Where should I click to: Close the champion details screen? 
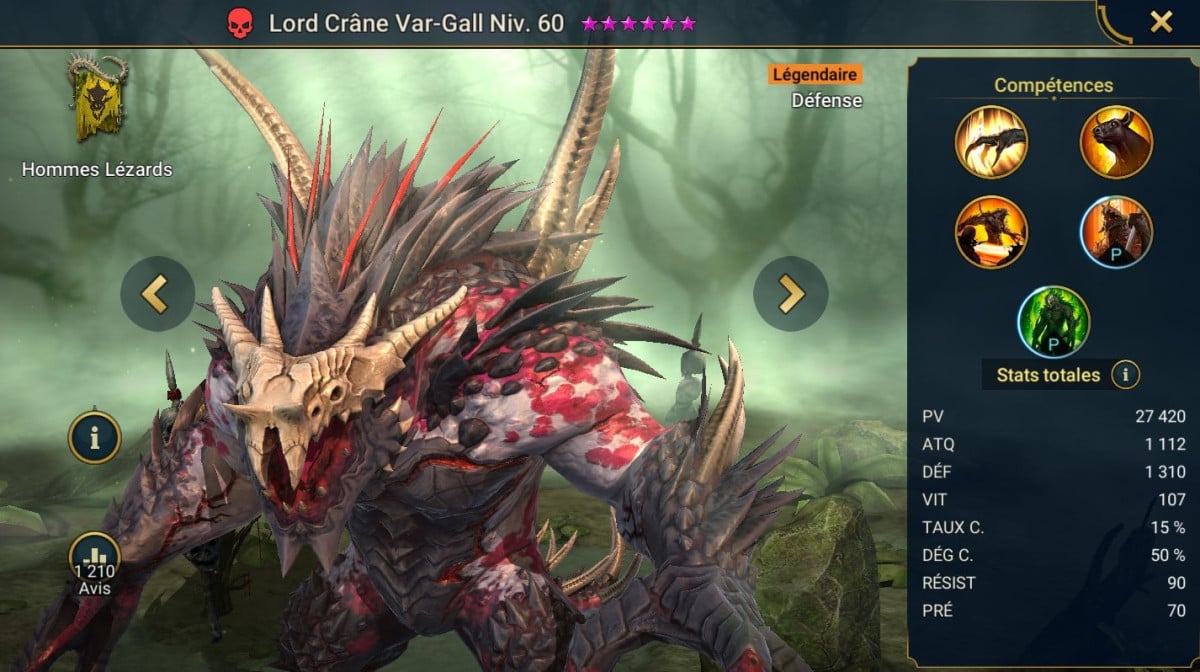pos(1160,22)
